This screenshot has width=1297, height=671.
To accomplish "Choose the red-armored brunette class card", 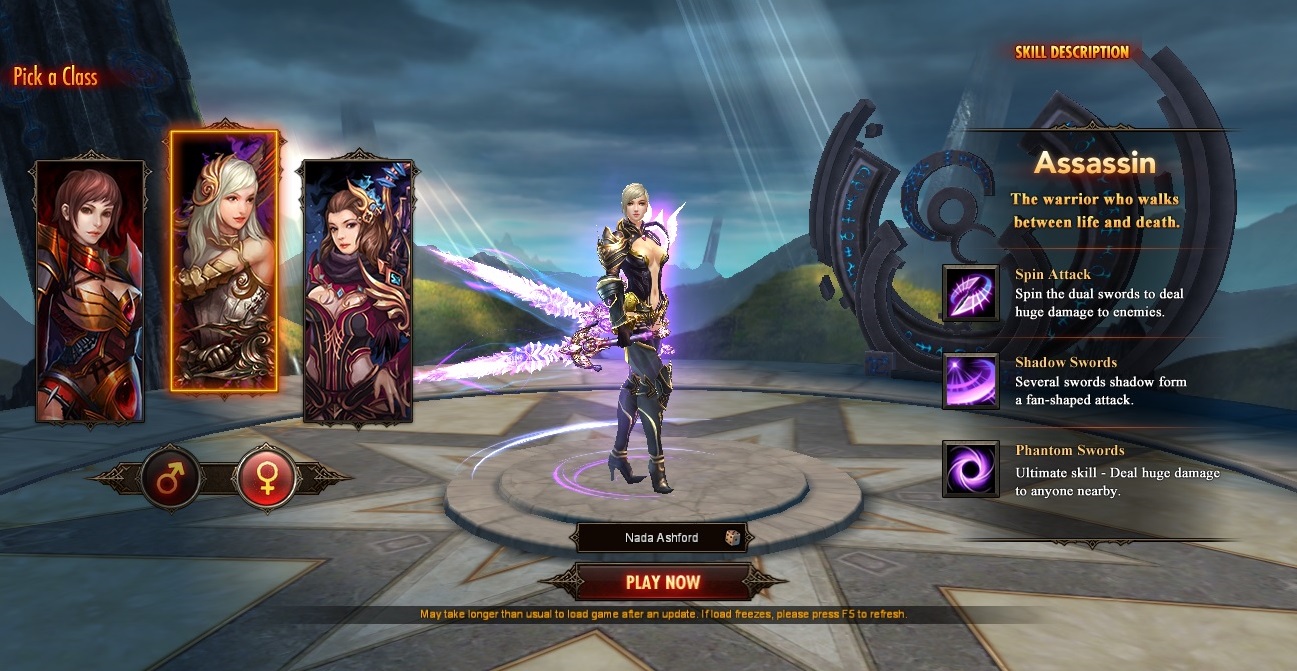I will [x=90, y=290].
